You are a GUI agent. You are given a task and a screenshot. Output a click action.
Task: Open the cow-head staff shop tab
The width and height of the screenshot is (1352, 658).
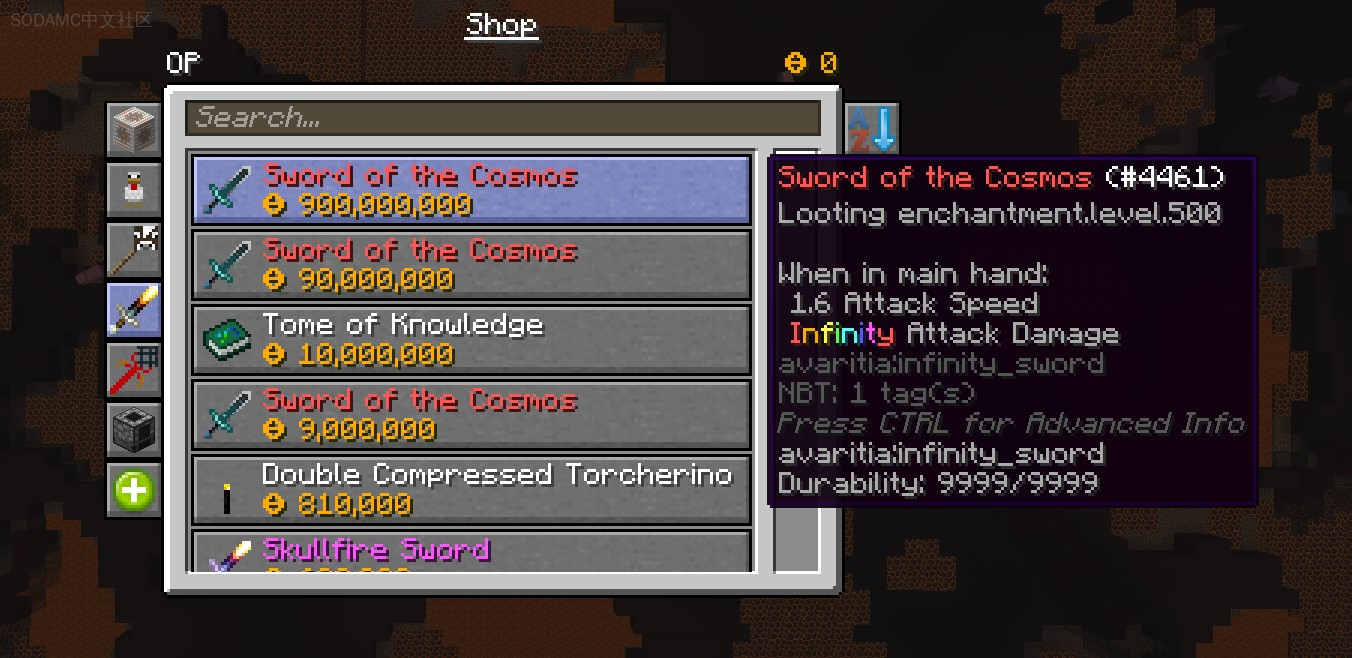tap(134, 250)
